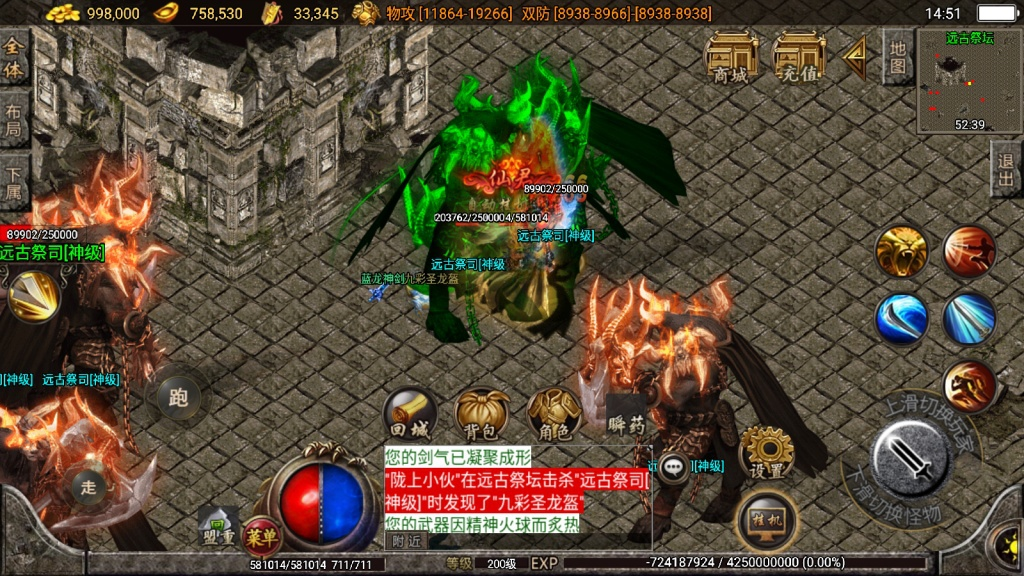The height and width of the screenshot is (576, 1024).
Task: Cast the blue crescent slash skill
Action: coord(901,319)
